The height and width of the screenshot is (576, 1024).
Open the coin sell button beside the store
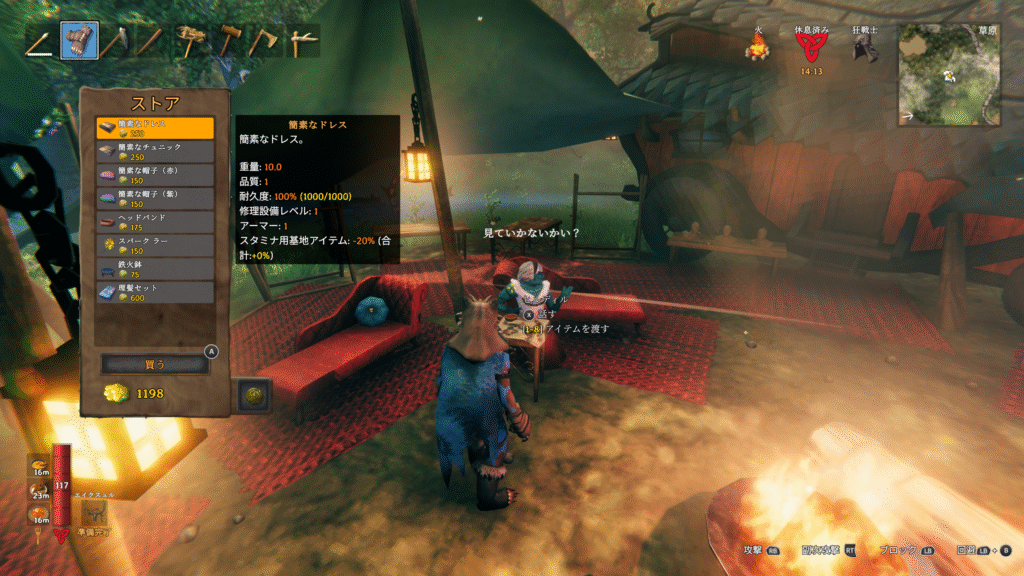coord(254,395)
